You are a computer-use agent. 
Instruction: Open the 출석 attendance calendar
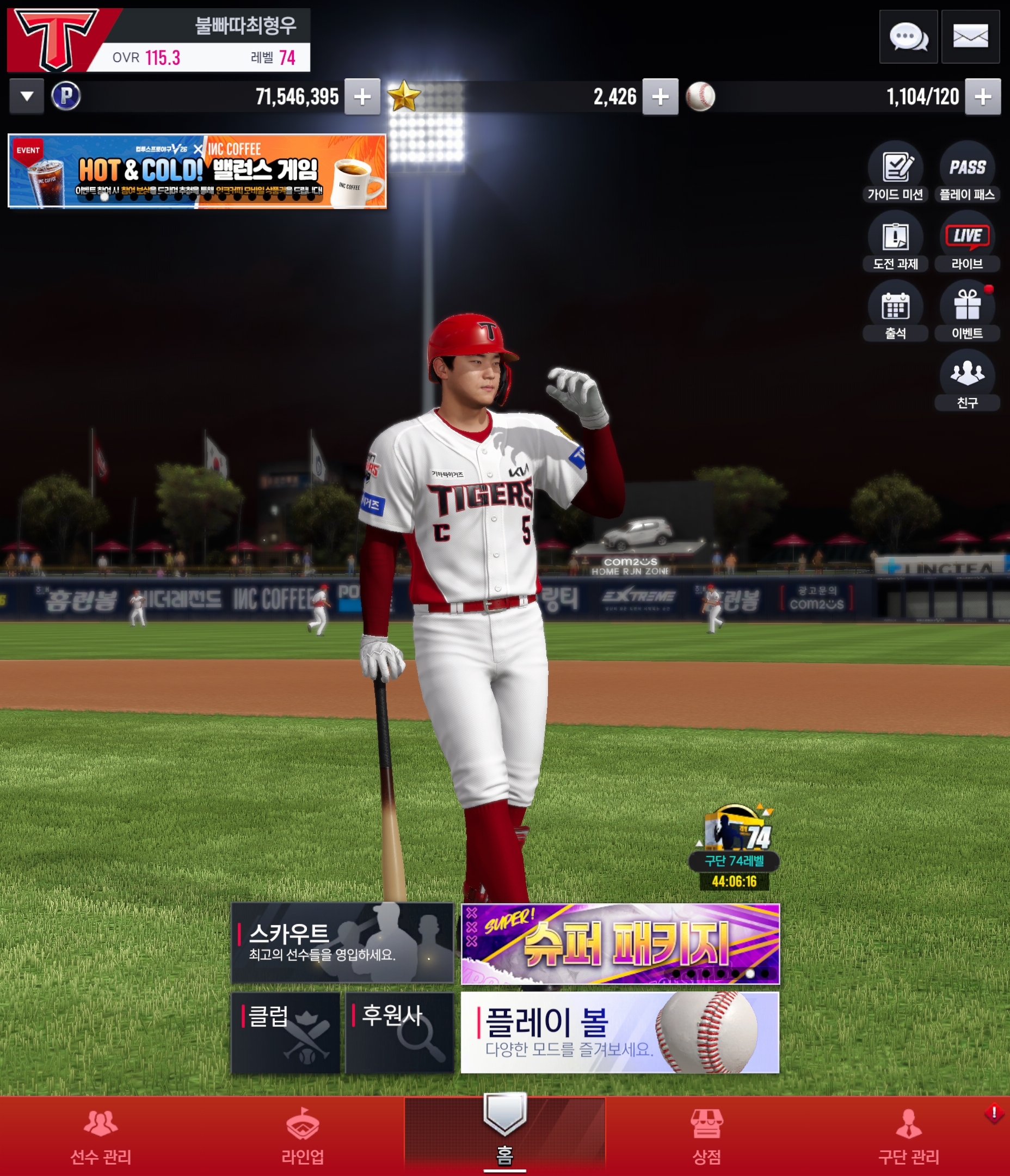coord(895,311)
